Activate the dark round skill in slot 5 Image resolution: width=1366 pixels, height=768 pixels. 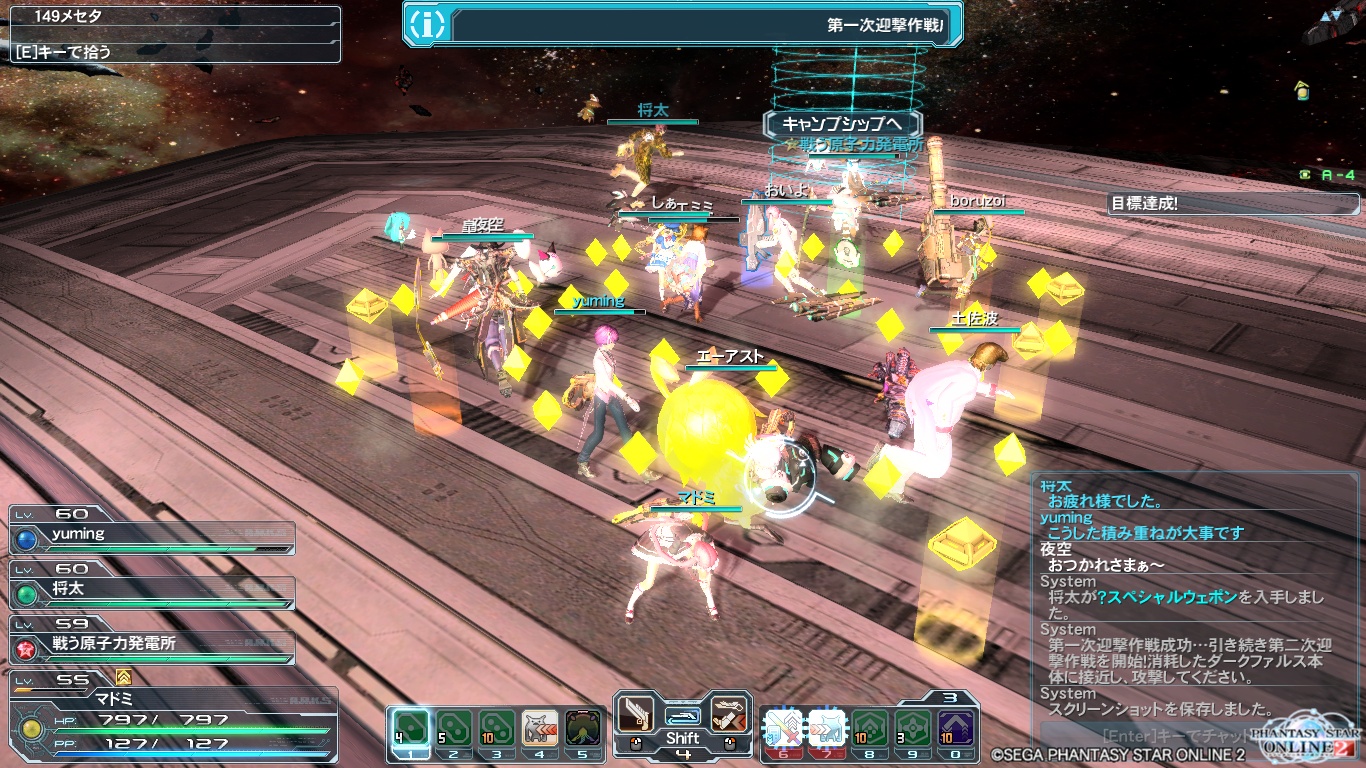point(582,727)
